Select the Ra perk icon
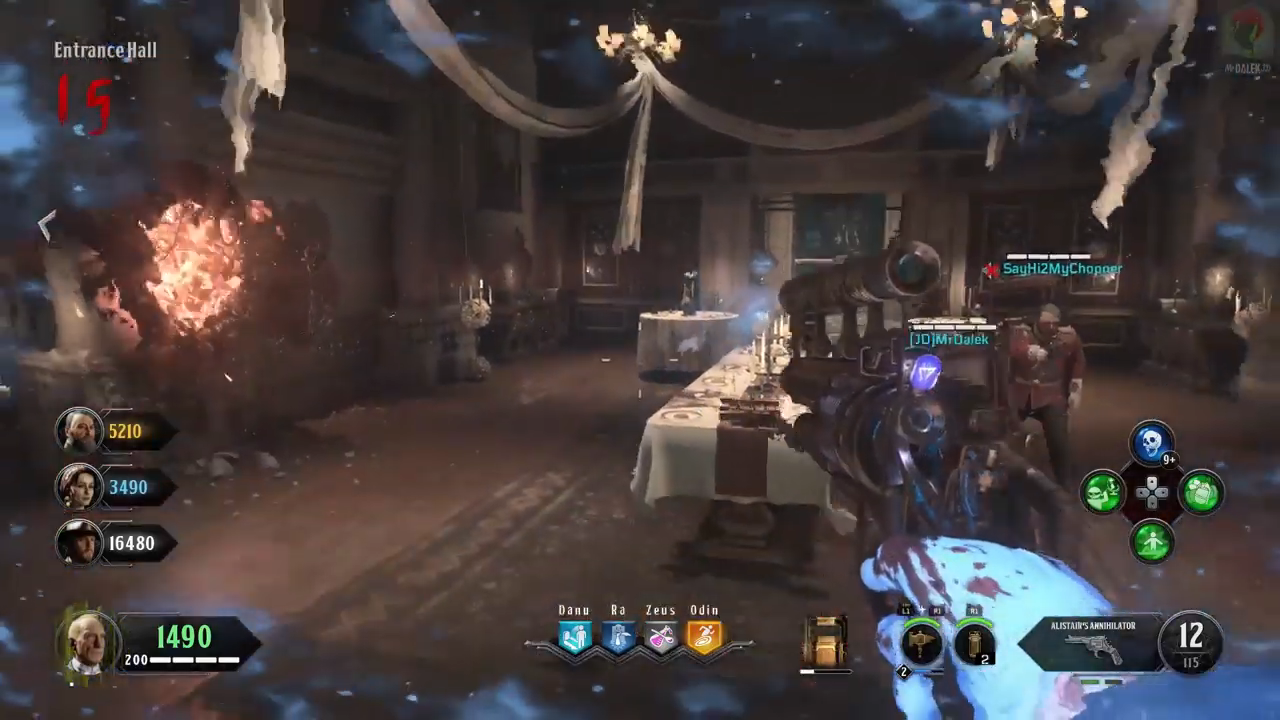 pos(618,637)
